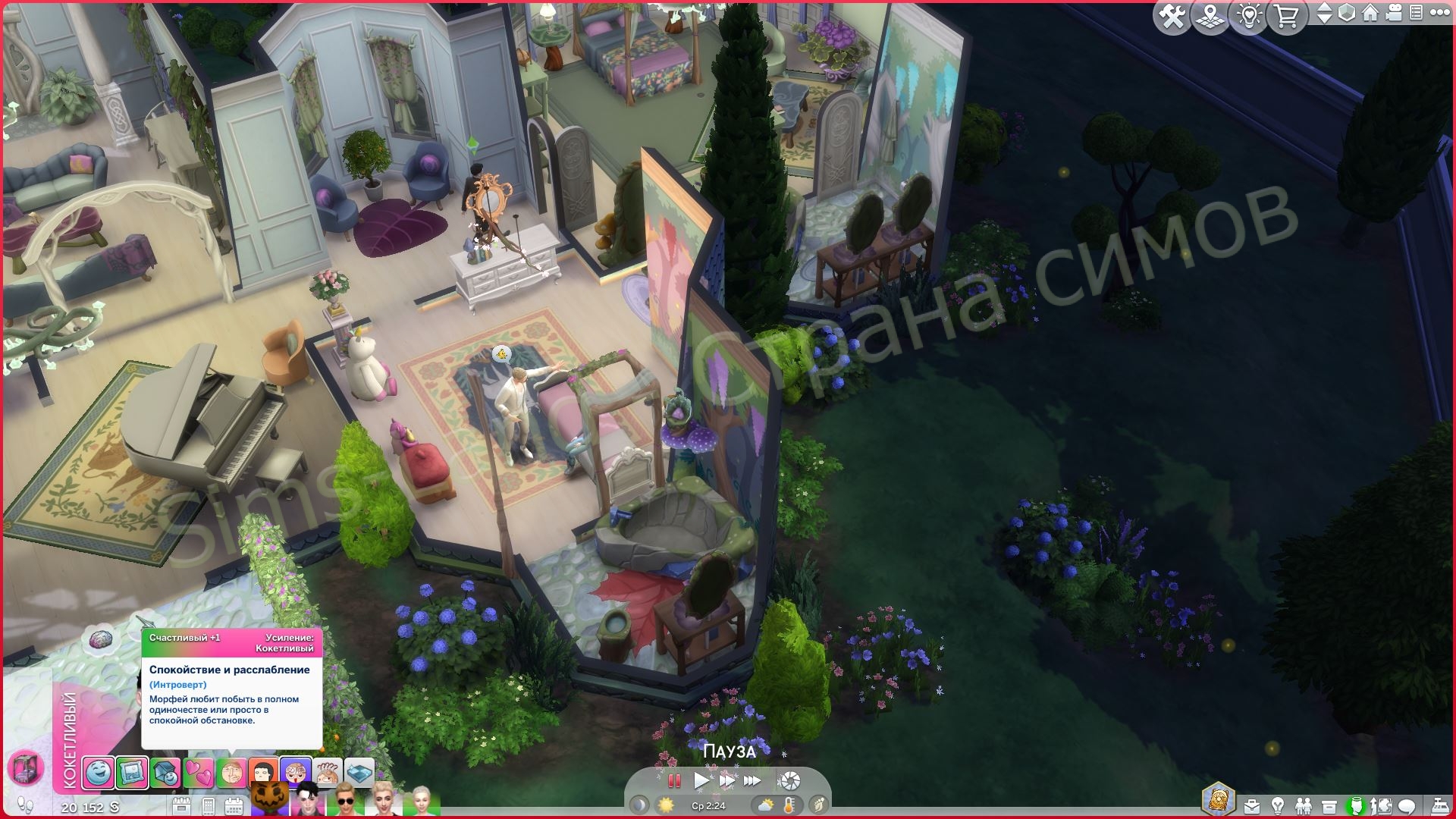Click the pink double-hearts moodlet
The height and width of the screenshot is (819, 1456).
198,773
